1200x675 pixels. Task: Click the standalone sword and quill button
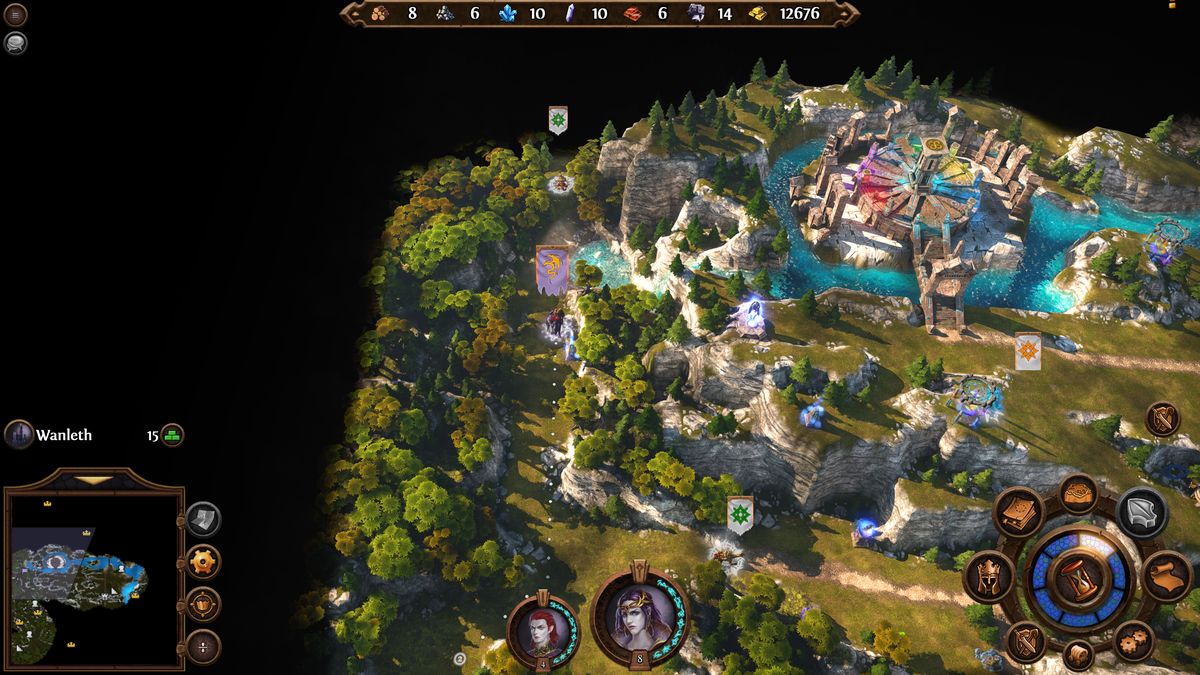point(1162,419)
